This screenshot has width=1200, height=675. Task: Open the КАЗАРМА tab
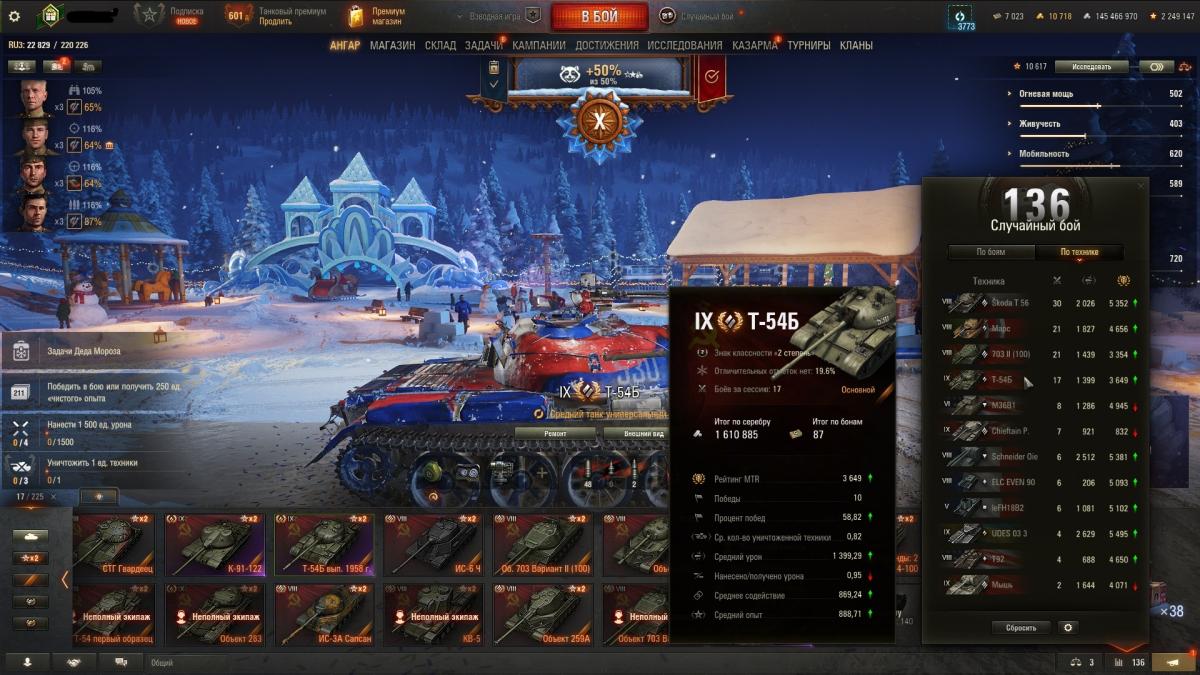coord(754,45)
